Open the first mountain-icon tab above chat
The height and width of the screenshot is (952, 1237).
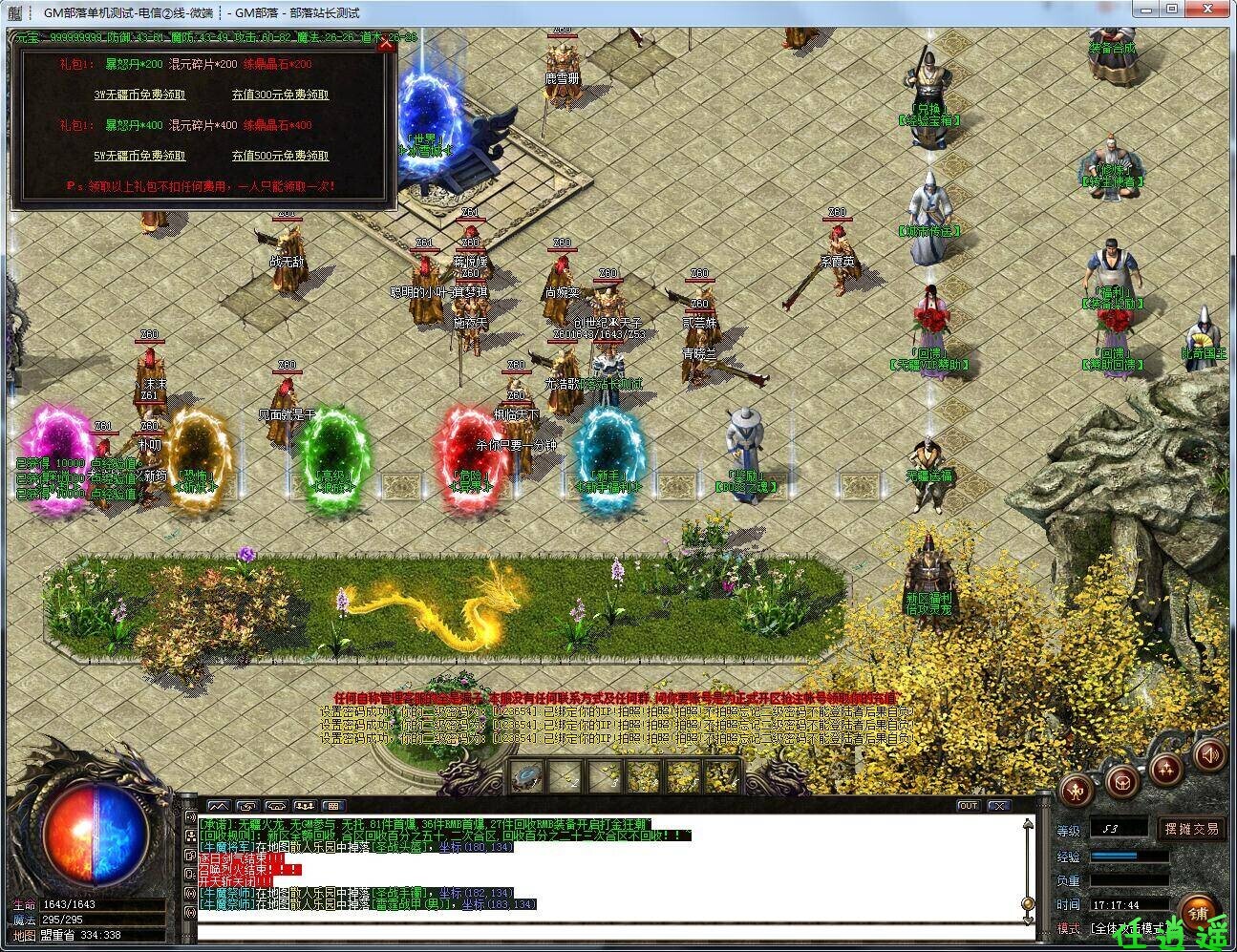pyautogui.click(x=219, y=806)
